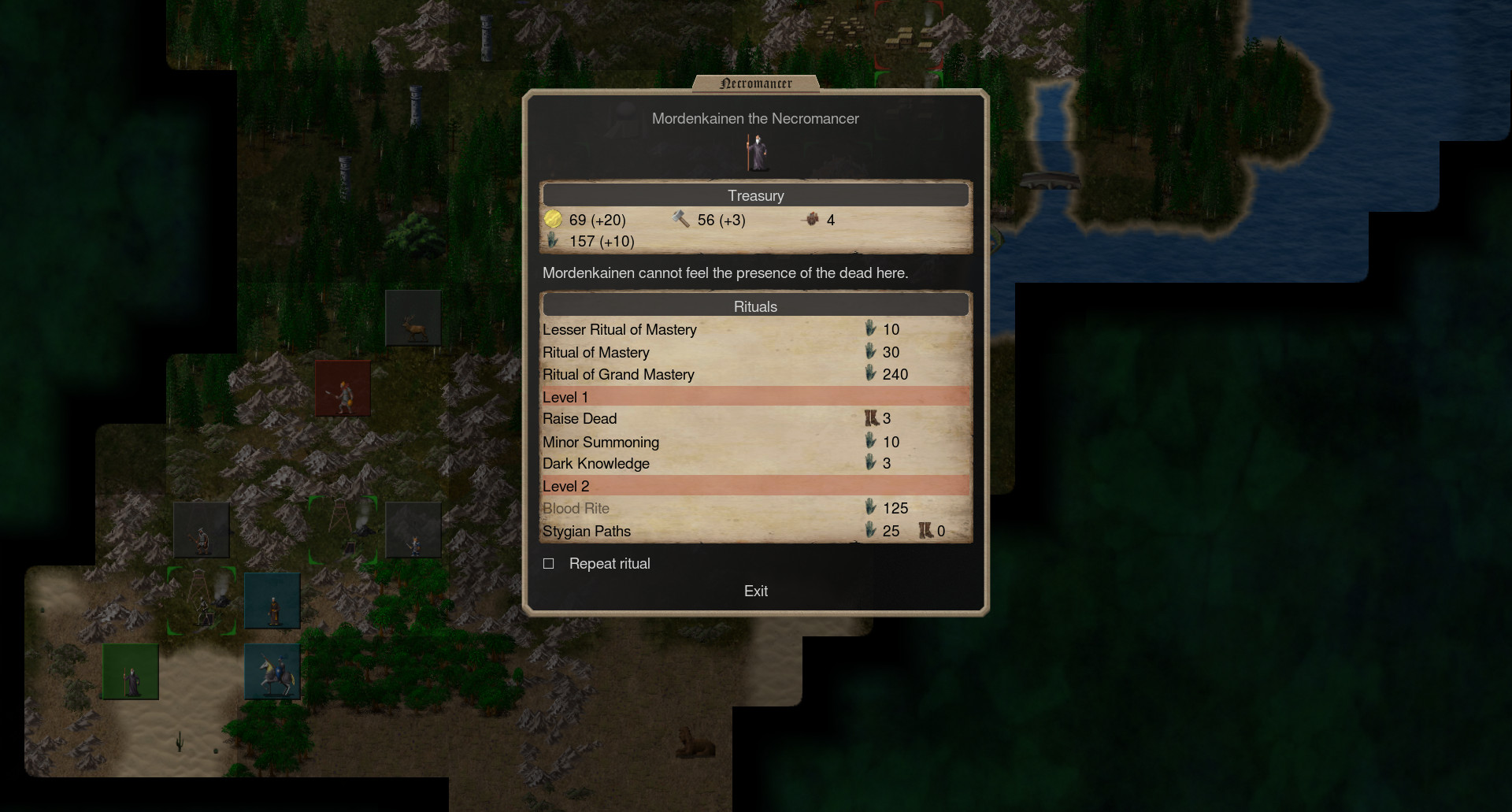Cast the Raise Dead ritual
The width and height of the screenshot is (1512, 812).
coord(580,418)
